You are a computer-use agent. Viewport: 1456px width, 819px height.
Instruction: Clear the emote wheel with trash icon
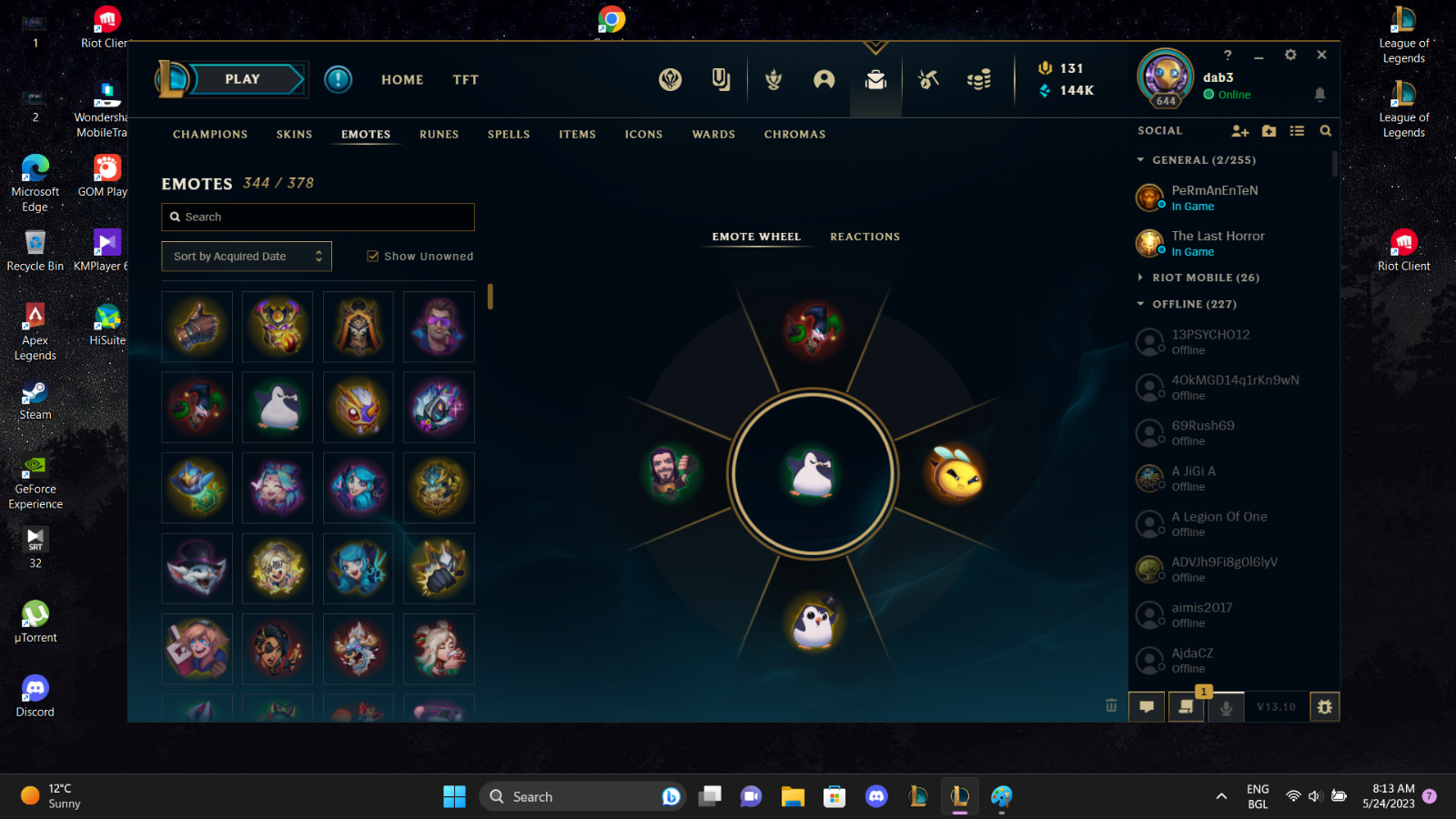1111,705
